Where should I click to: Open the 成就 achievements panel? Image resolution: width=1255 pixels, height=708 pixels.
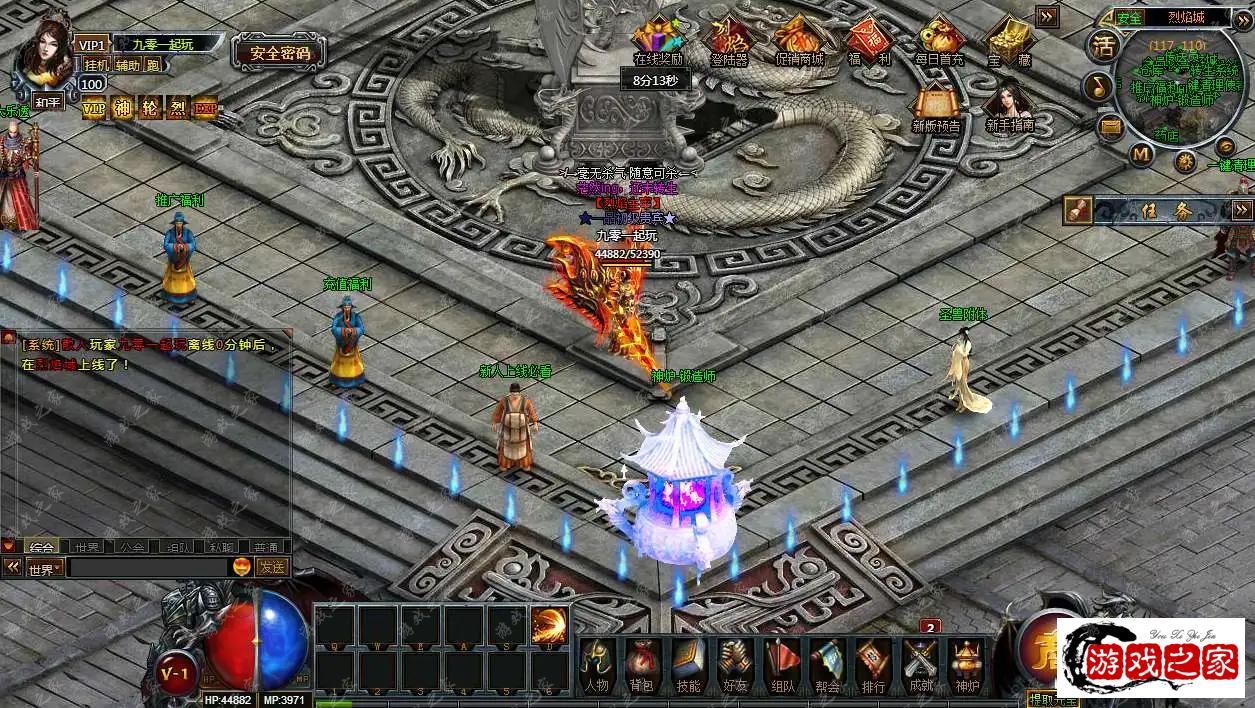pos(920,664)
